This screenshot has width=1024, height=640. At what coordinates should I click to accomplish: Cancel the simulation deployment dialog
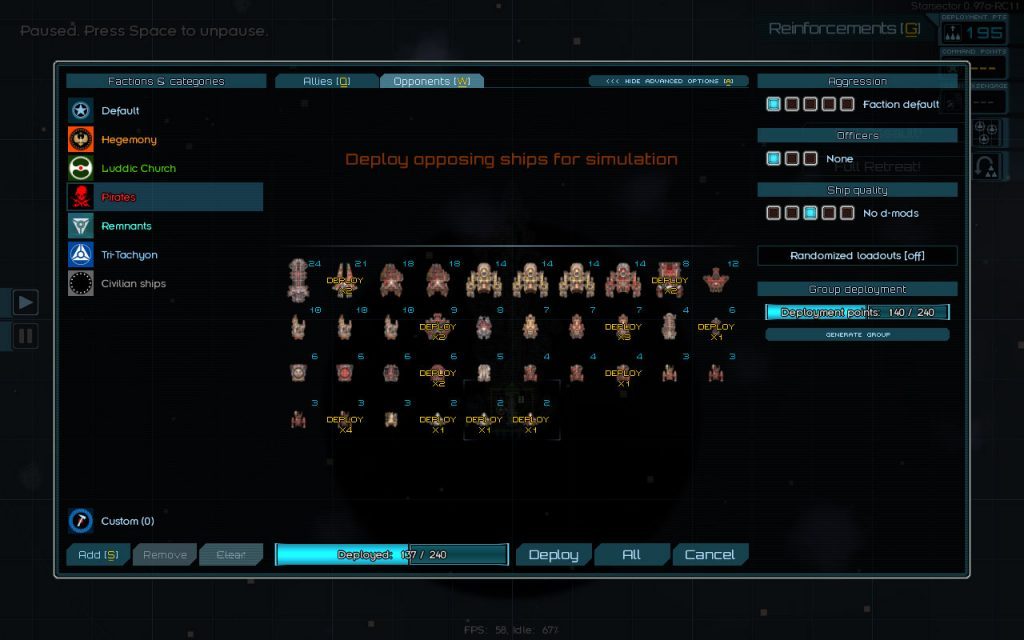709,555
